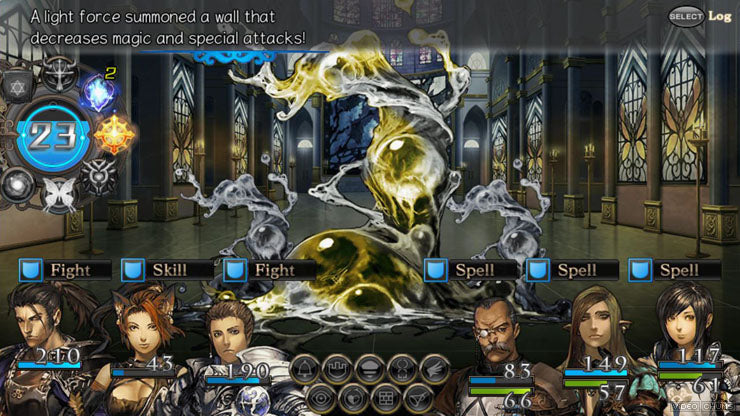Viewport: 740px width, 416px height.
Task: Click the bell status icon
Action: coord(305,367)
